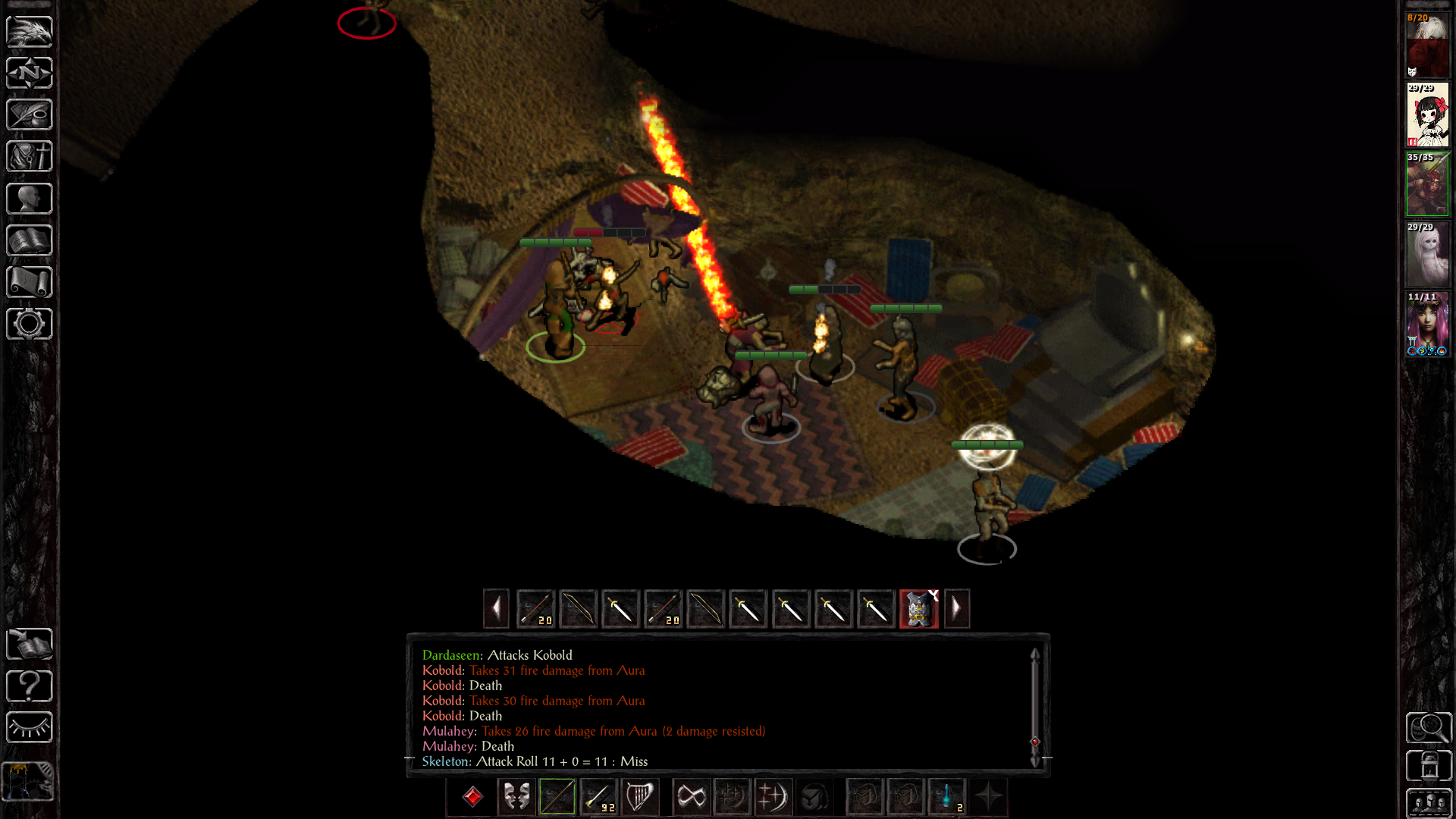Click the magnifying glass button
This screenshot has height=819, width=1456.
point(1429,728)
